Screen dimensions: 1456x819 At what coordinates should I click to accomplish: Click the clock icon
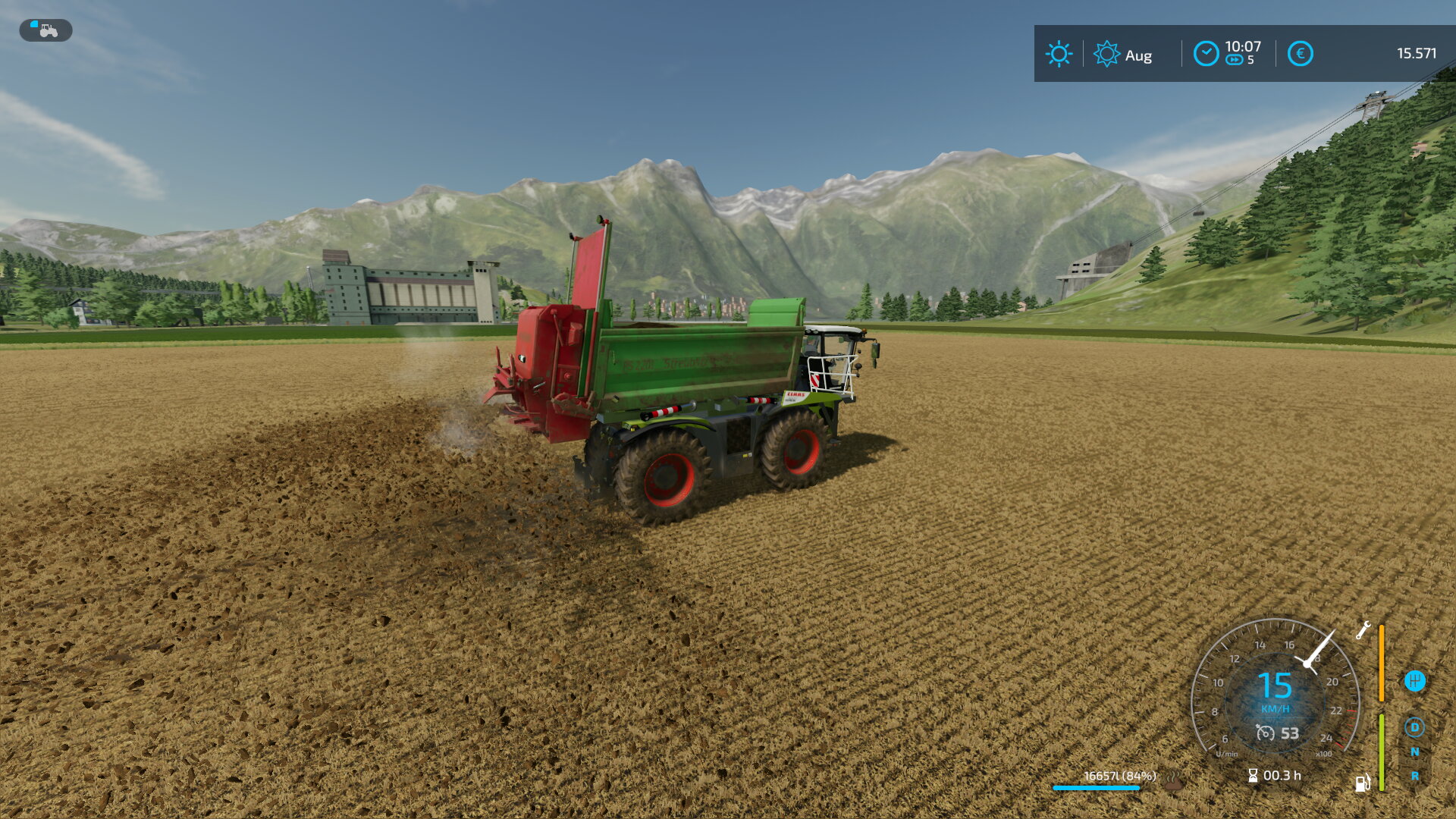pos(1206,54)
